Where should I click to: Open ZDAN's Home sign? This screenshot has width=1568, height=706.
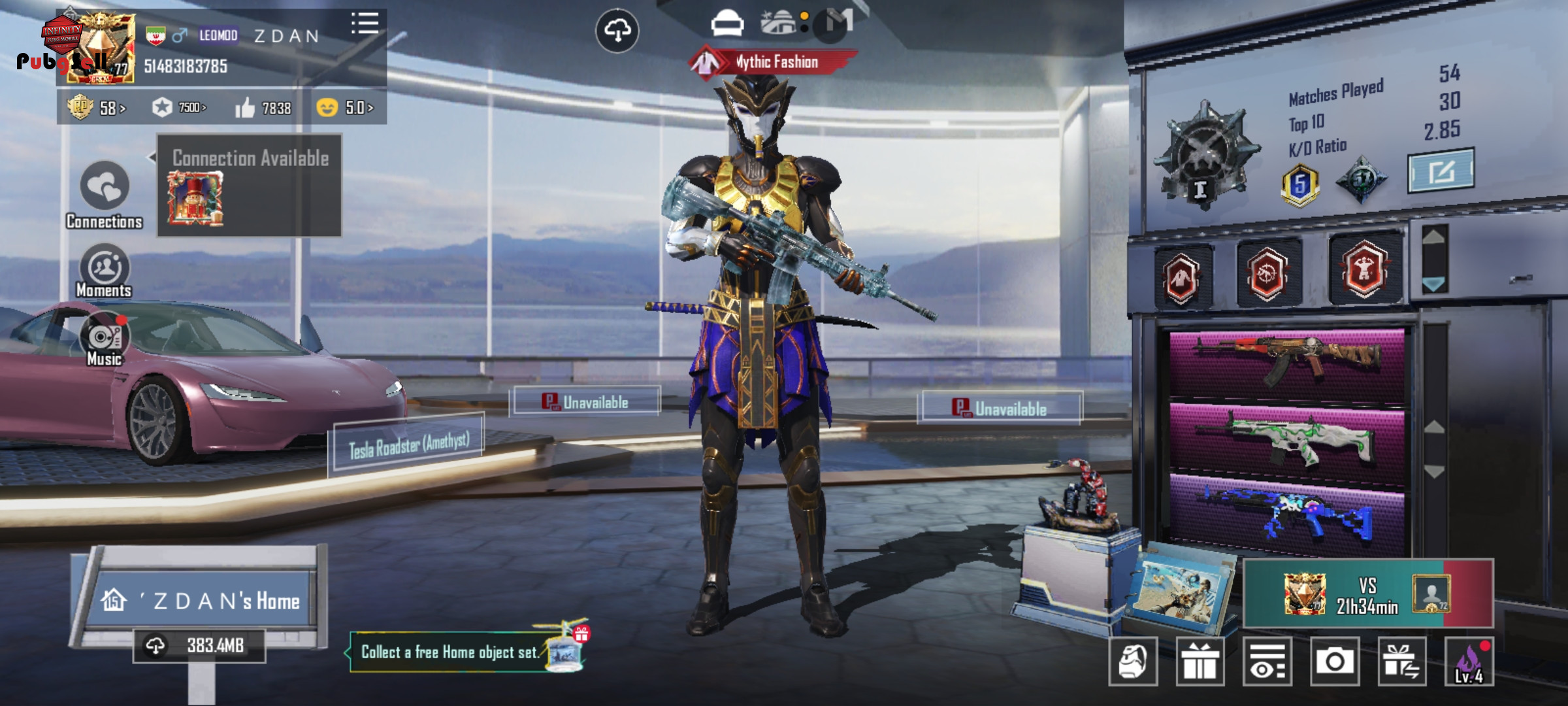point(201,600)
